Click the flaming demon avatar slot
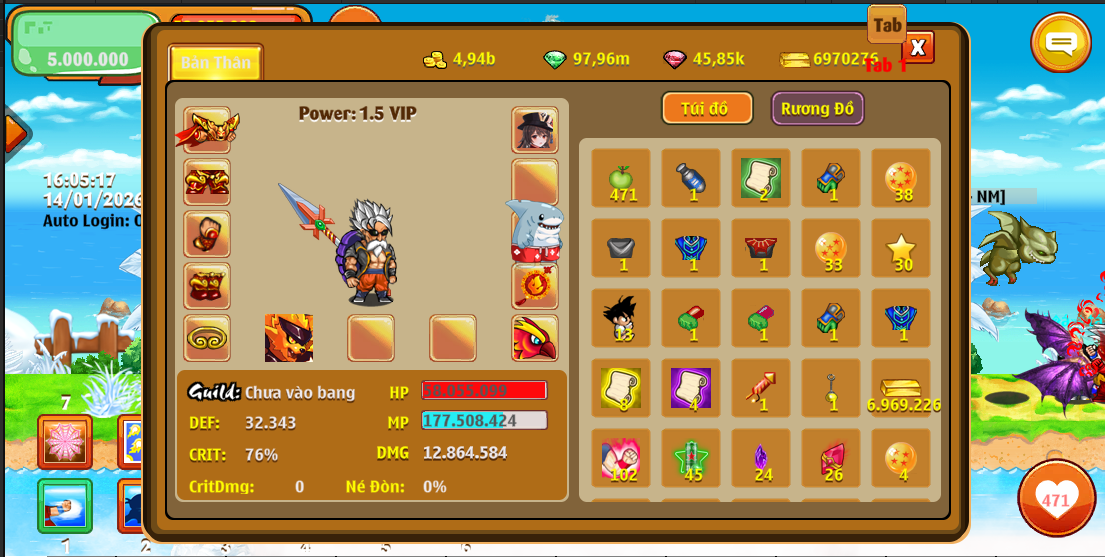 click(289, 338)
